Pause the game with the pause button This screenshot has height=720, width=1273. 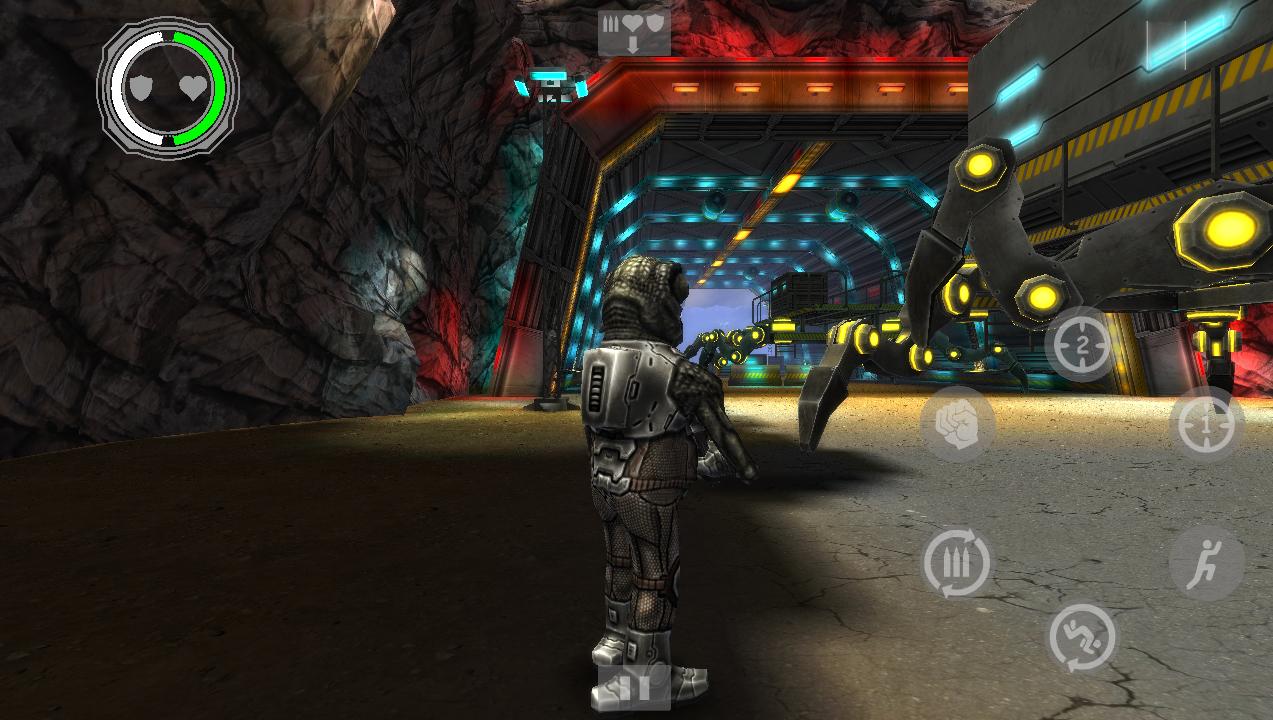(x=633, y=686)
